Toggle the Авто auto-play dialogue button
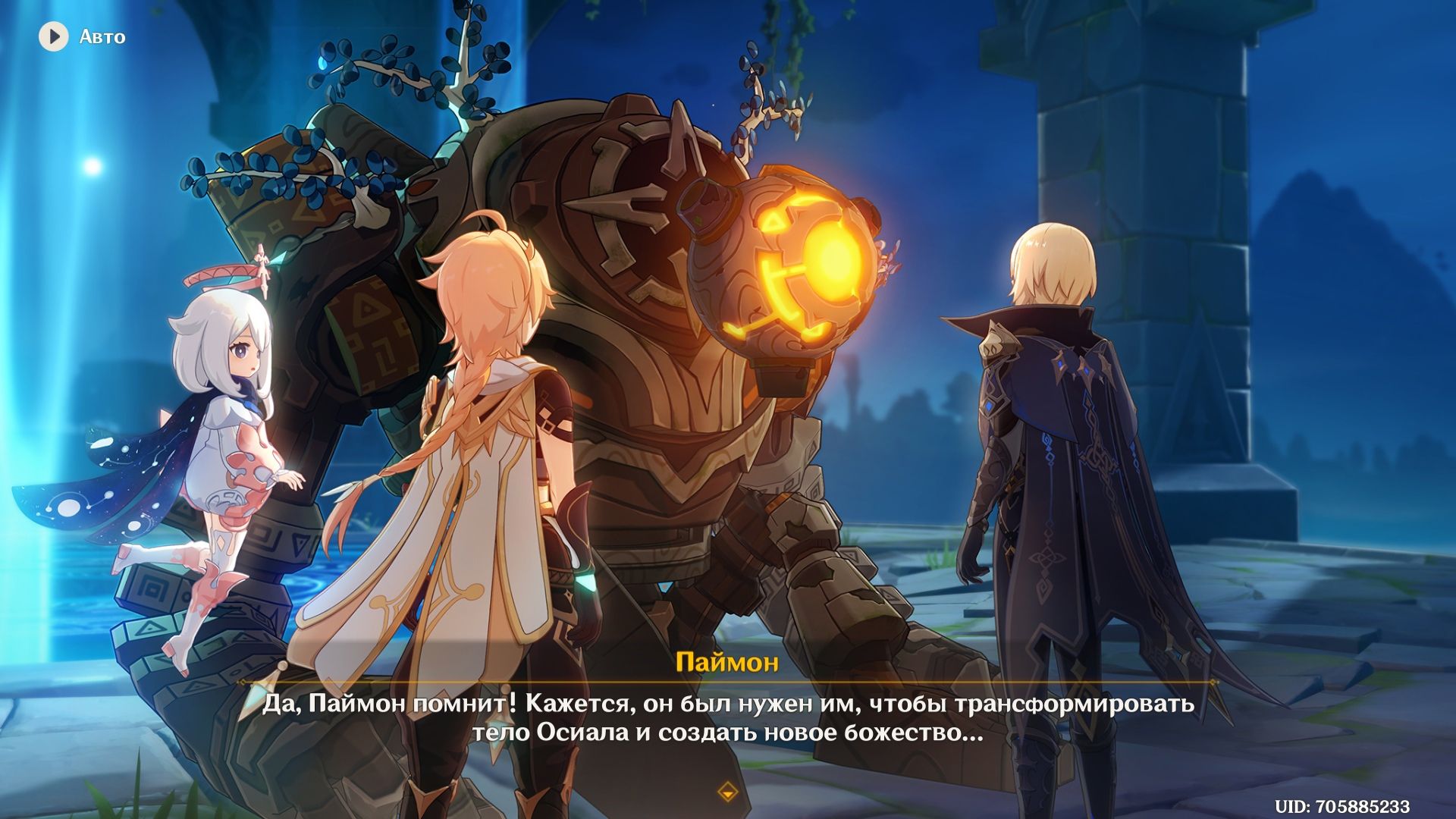The height and width of the screenshot is (819, 1456). [x=55, y=36]
